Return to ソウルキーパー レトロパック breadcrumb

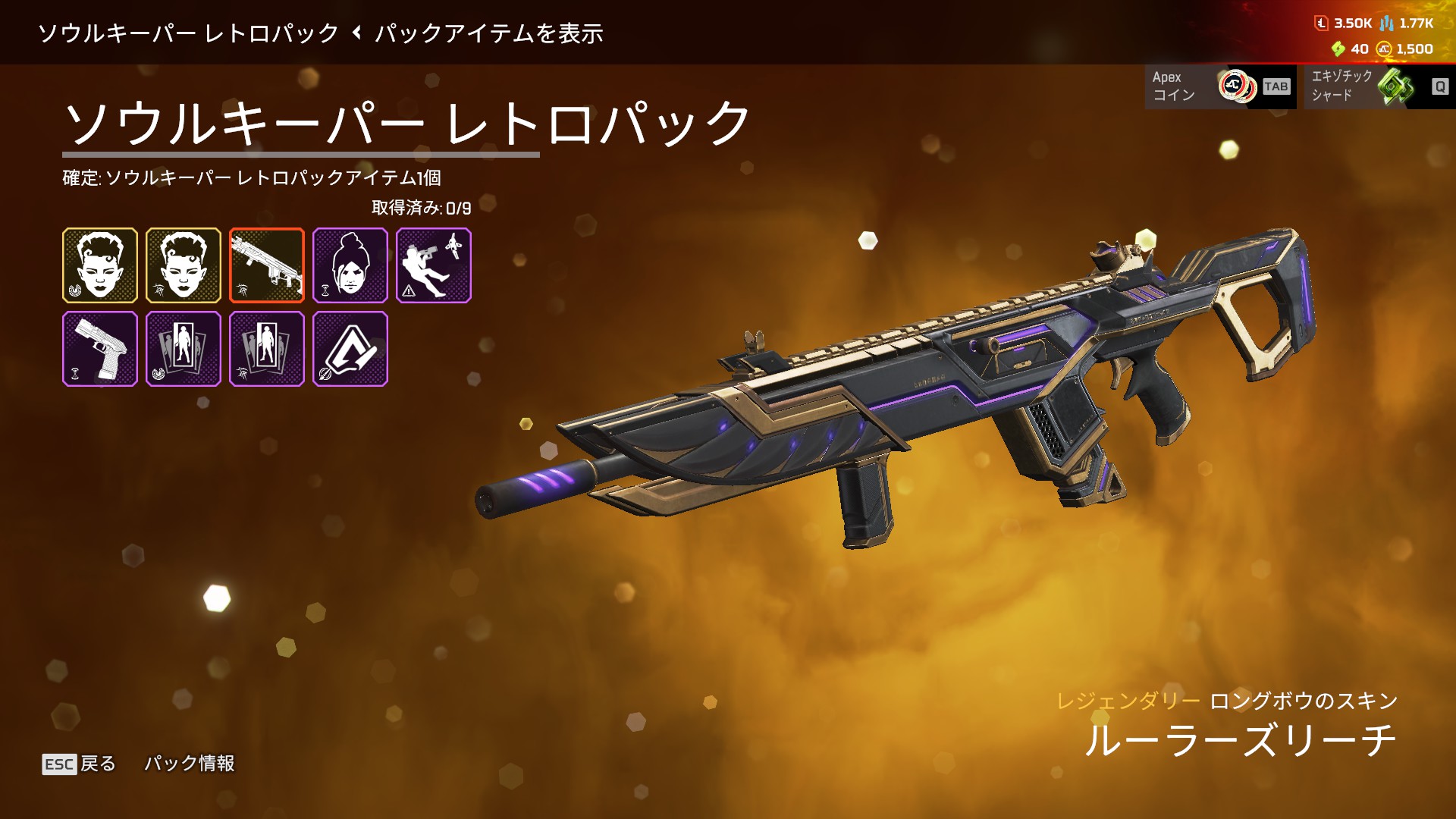[x=188, y=33]
